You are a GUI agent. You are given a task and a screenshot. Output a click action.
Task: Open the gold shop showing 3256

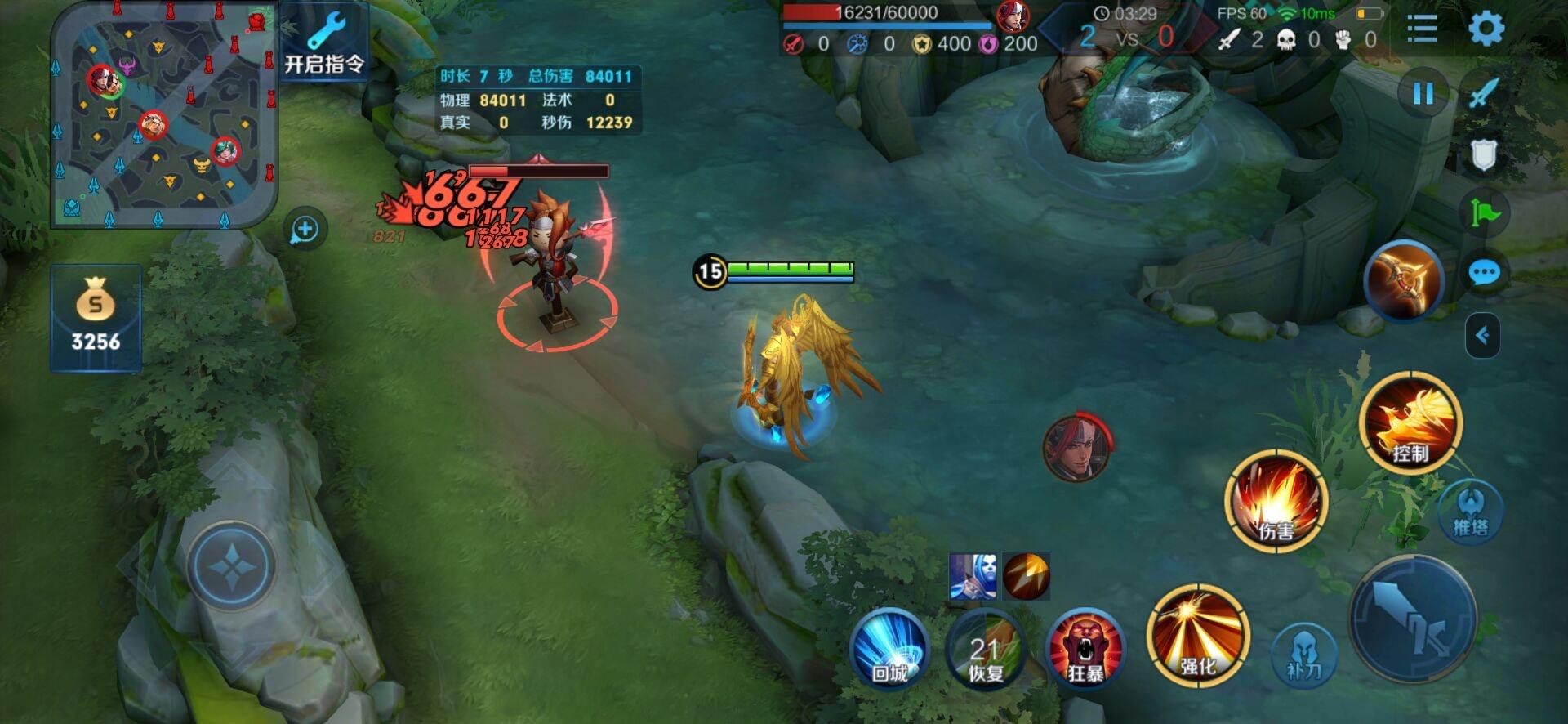pos(96,317)
